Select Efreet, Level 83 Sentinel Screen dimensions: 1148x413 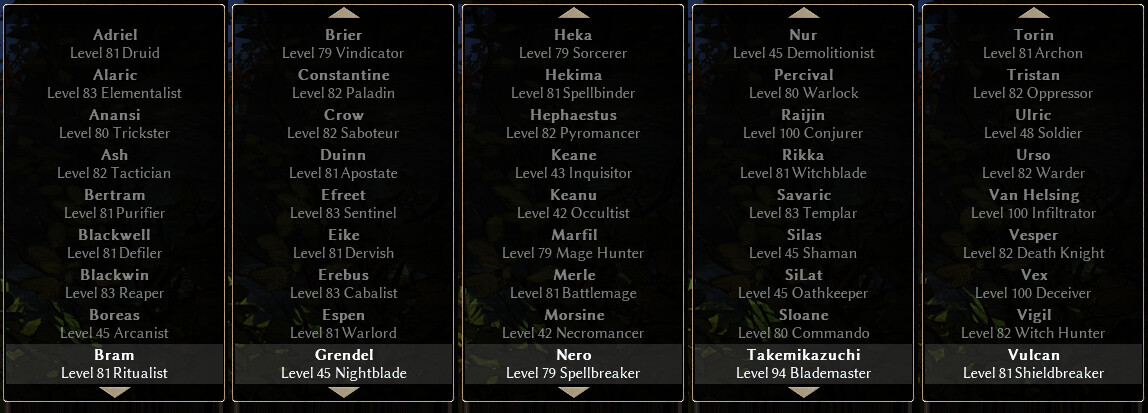pos(344,204)
